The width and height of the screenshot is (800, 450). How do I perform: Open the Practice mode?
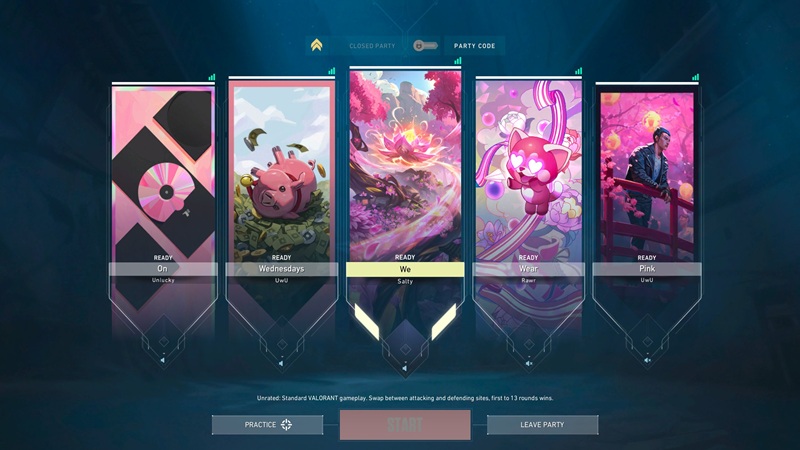tap(267, 425)
